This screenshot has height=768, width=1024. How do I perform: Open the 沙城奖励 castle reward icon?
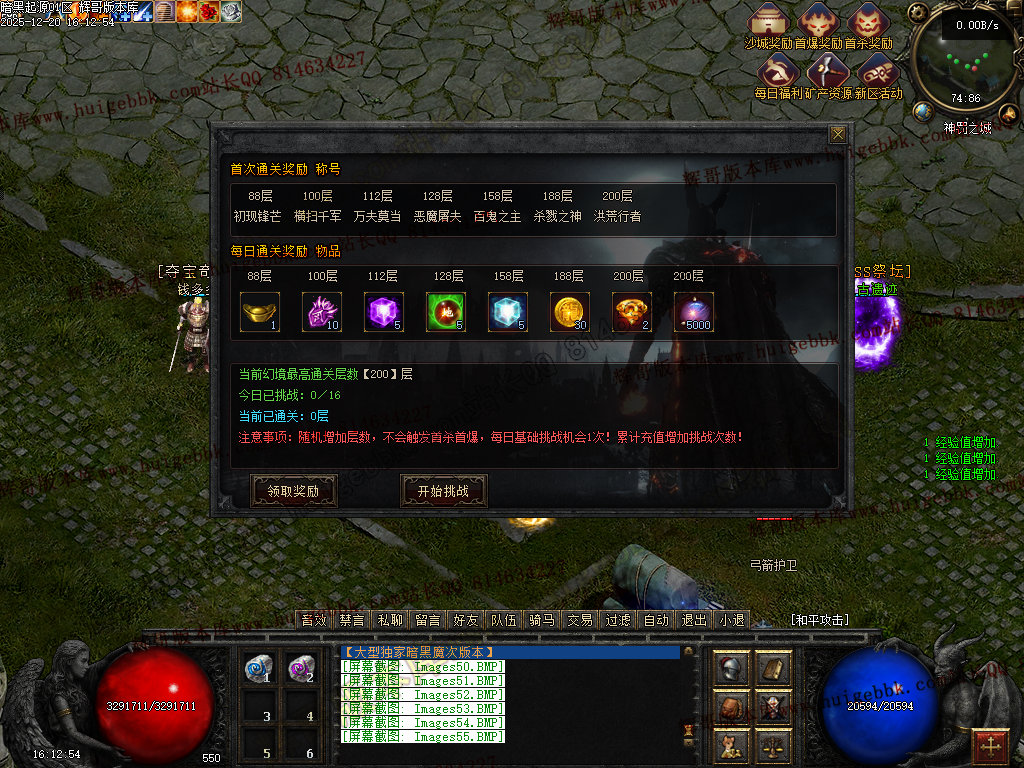769,22
